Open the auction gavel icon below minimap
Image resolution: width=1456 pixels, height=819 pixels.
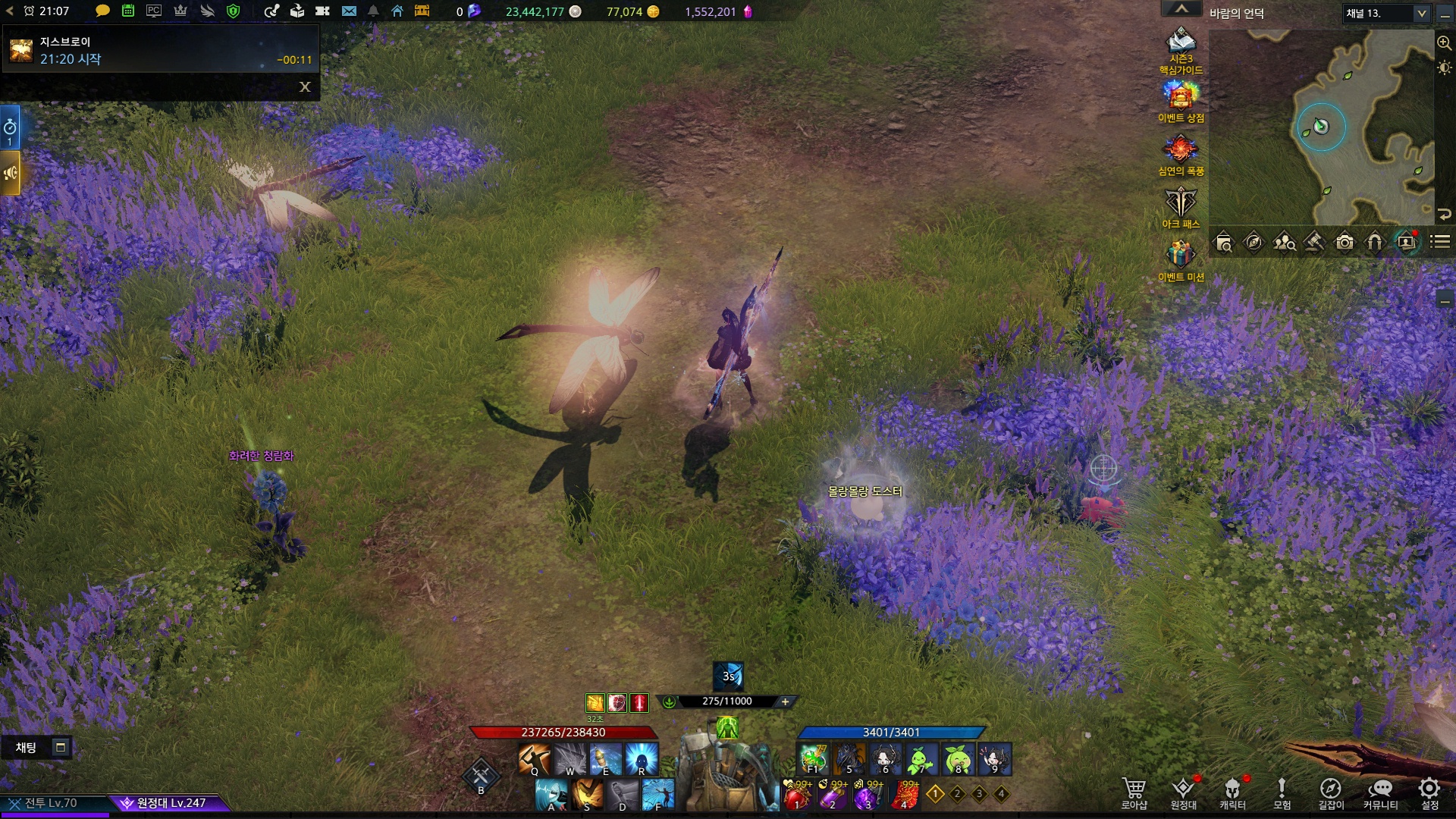(x=1314, y=243)
